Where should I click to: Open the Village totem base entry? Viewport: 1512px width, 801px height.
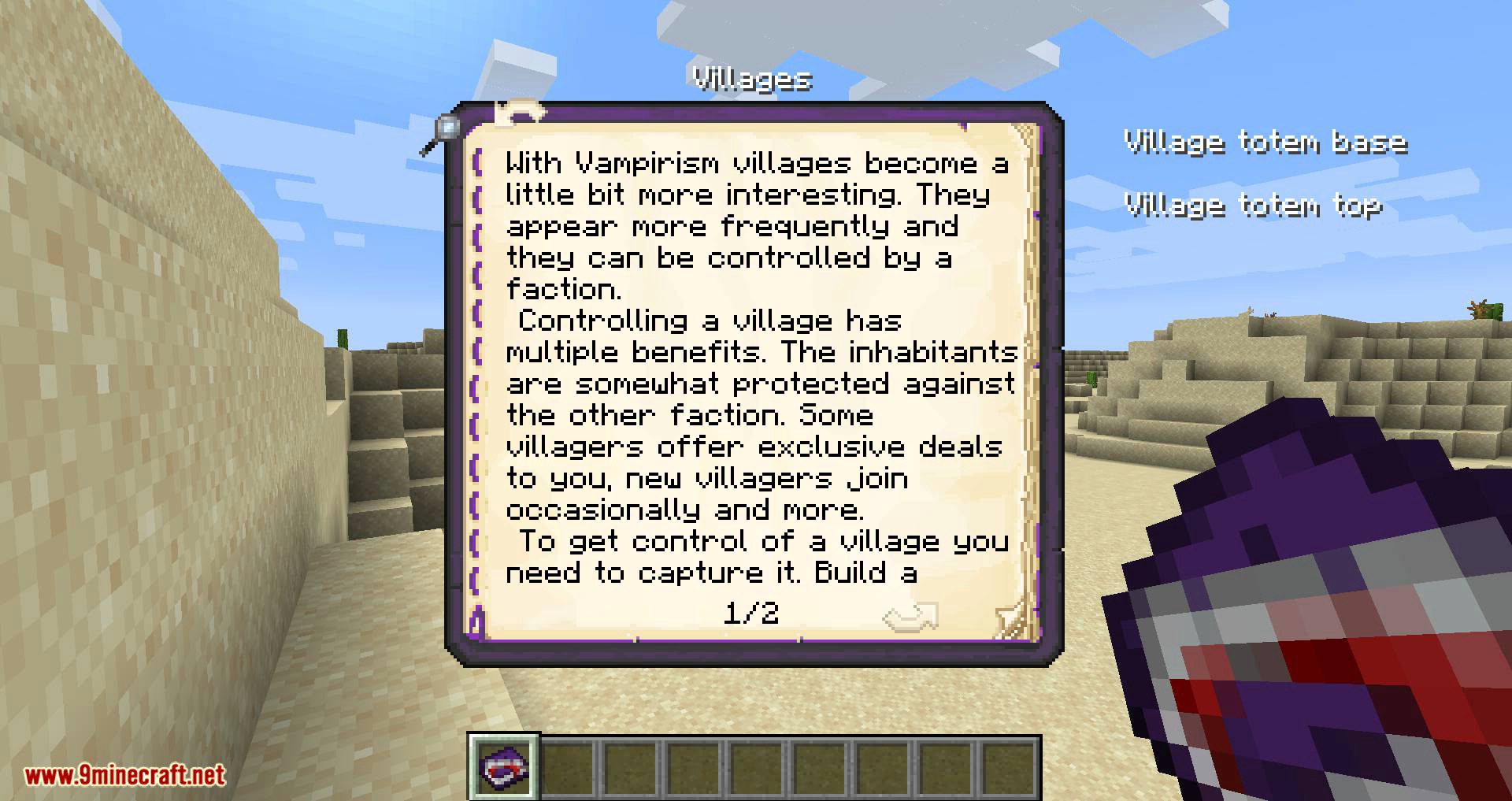pyautogui.click(x=1264, y=142)
